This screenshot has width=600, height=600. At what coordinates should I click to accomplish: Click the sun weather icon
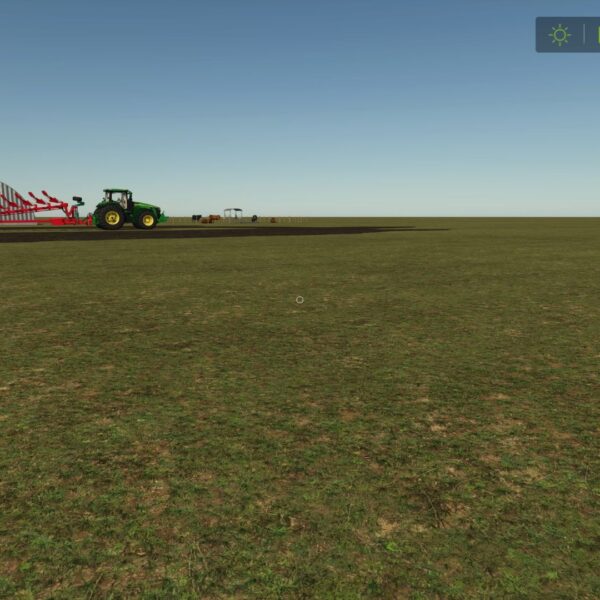tap(559, 35)
